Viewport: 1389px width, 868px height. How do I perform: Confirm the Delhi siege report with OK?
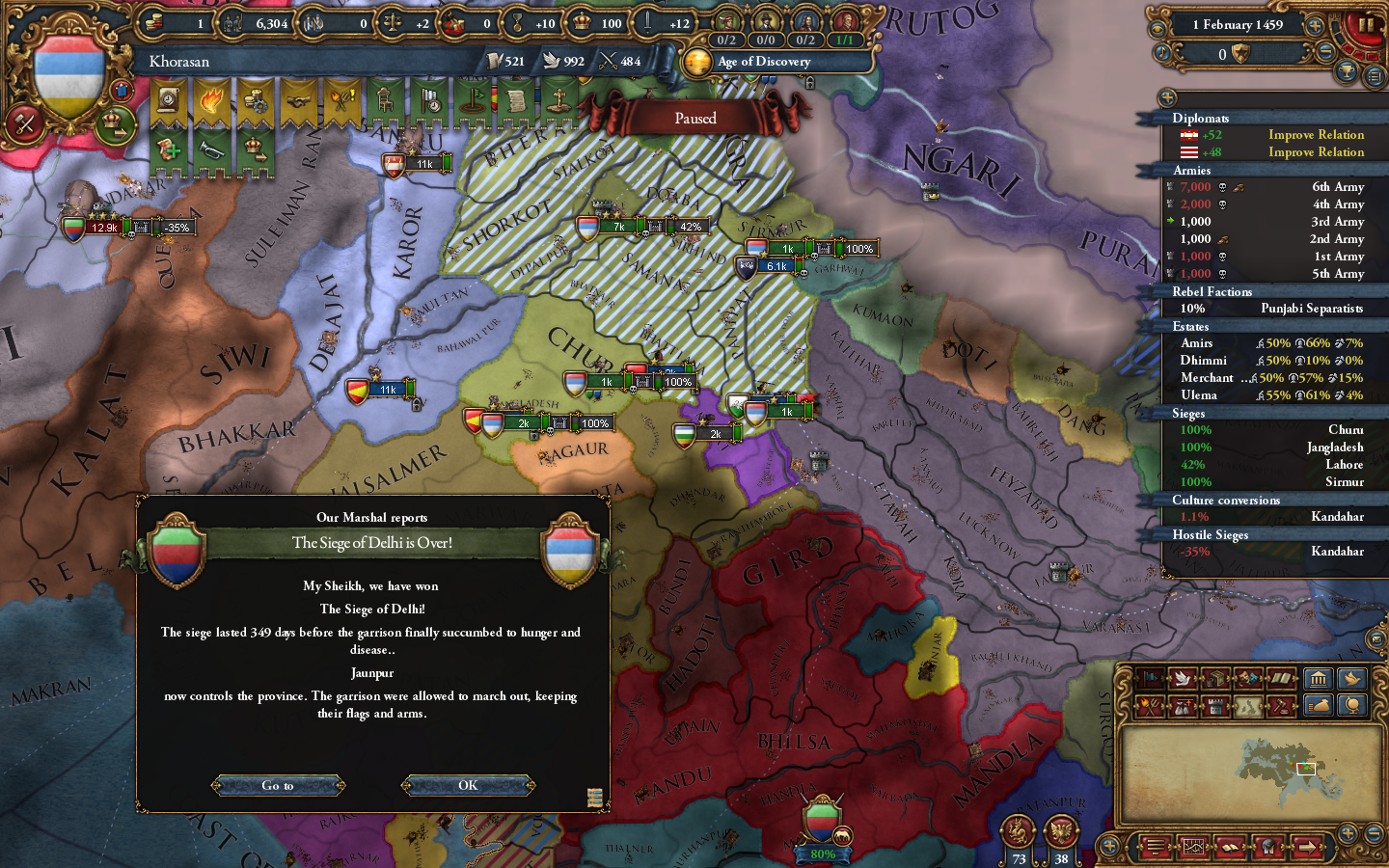tap(467, 785)
